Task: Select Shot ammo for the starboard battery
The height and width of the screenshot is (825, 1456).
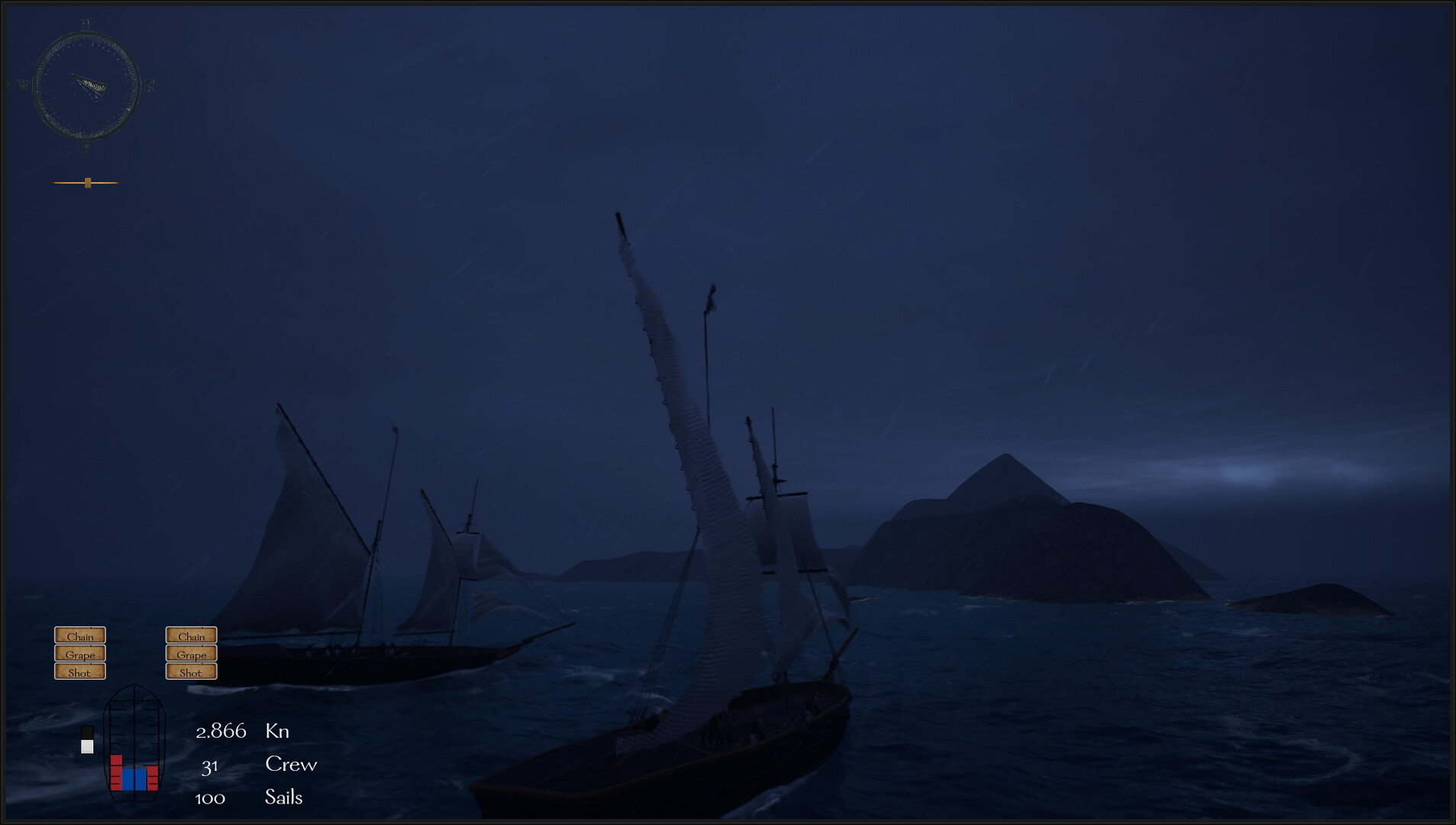Action: [x=190, y=672]
